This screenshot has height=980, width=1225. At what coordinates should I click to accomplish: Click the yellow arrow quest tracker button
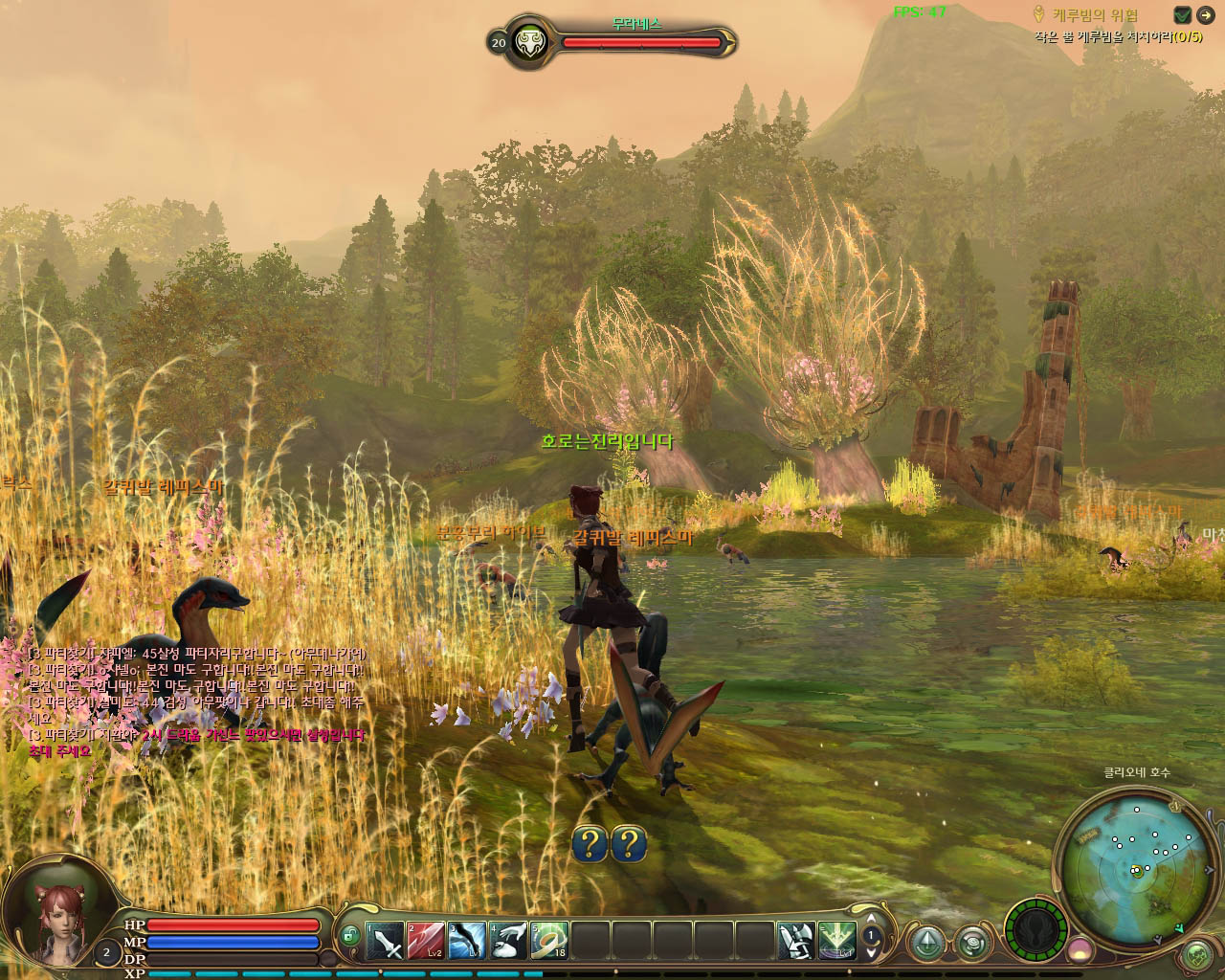(x=1205, y=14)
